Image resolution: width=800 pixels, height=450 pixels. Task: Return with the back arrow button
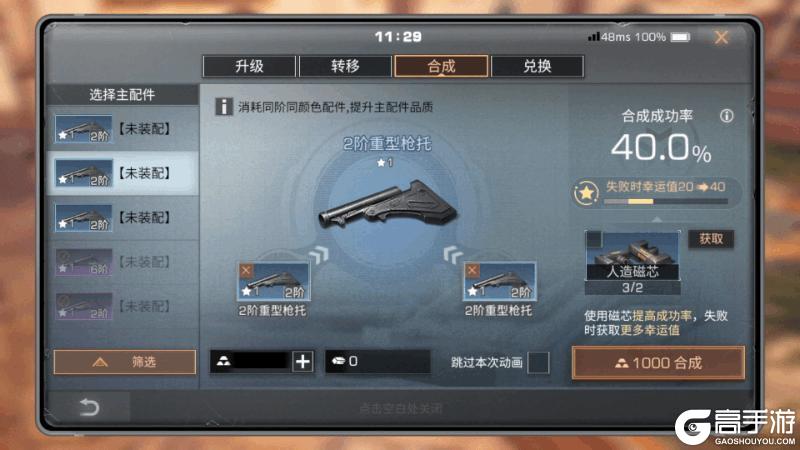coord(90,407)
